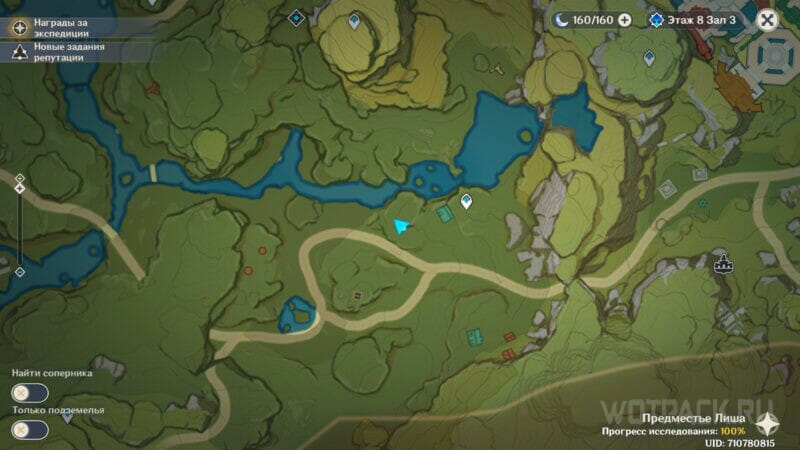The width and height of the screenshot is (800, 450).
Task: Close the map with the X button
Action: [x=767, y=19]
